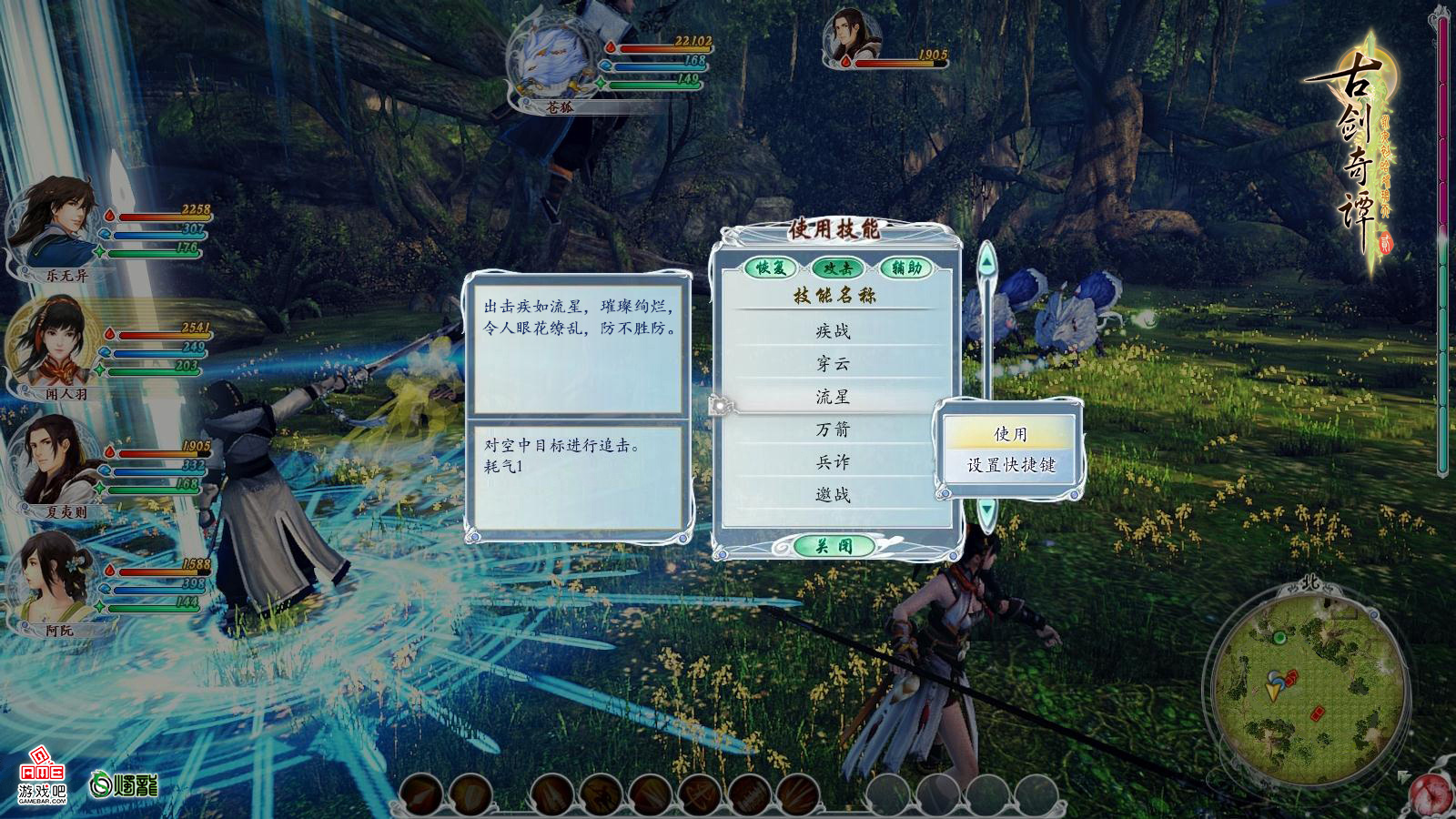Highlight the 流星 skill row
Viewport: 1456px width, 819px height.
[833, 397]
